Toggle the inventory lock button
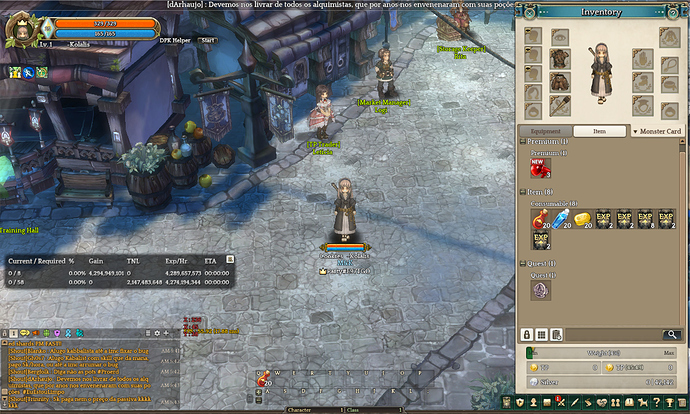Screen dimensions: 690x414 tap(527, 334)
